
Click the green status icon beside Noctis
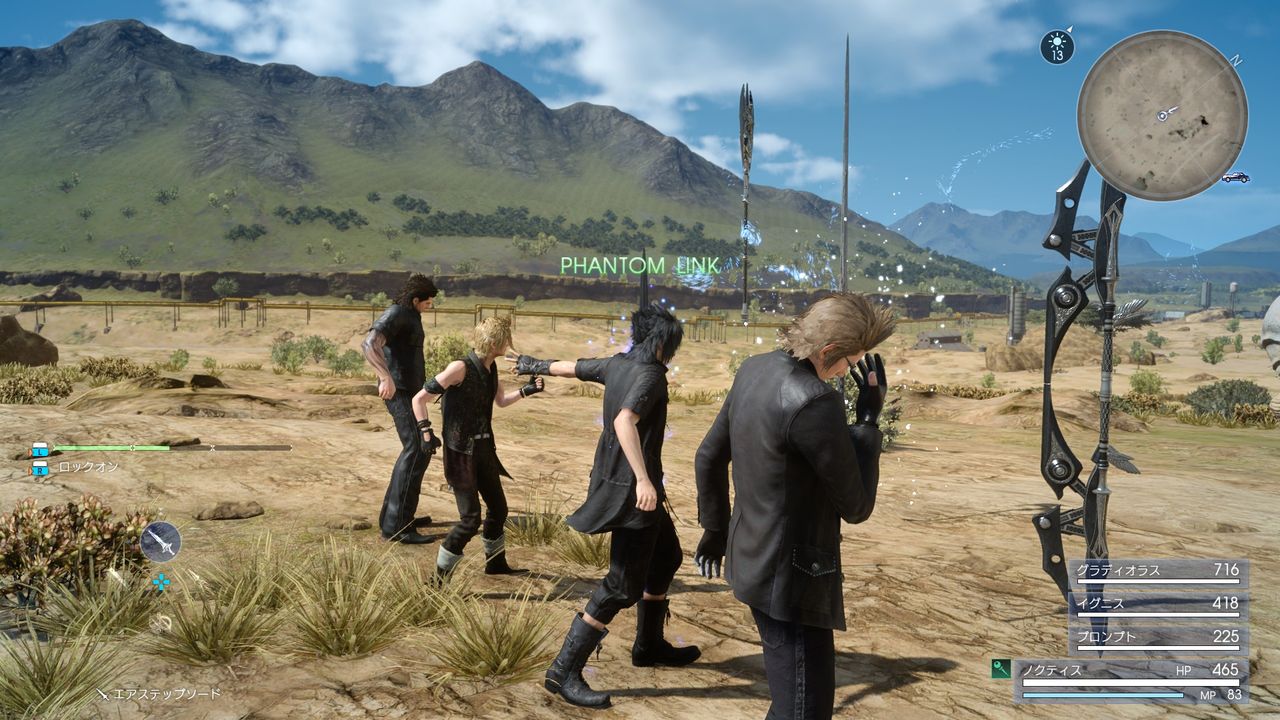click(x=1000, y=669)
